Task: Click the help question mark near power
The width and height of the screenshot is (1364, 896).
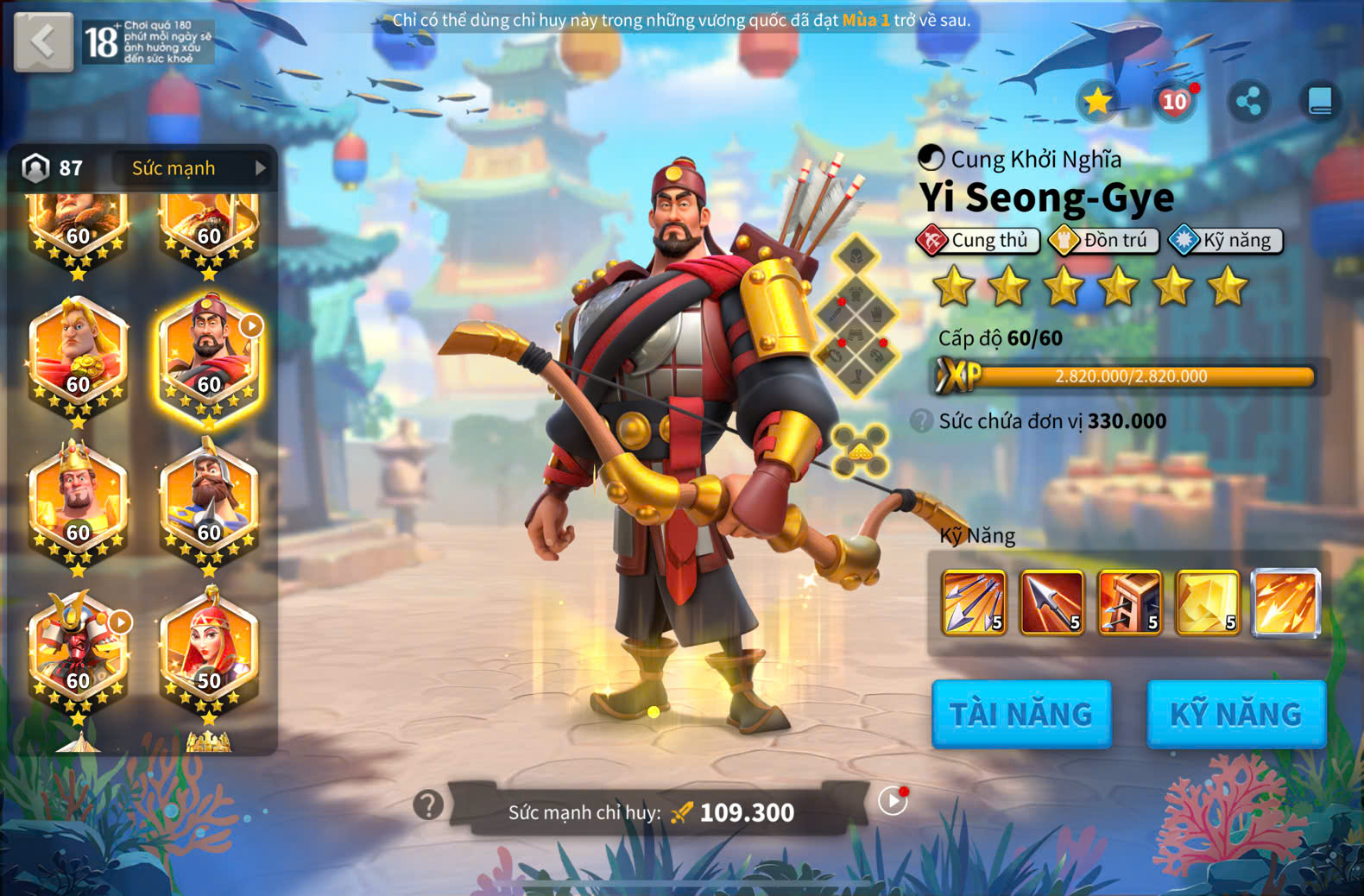Action: point(428,805)
